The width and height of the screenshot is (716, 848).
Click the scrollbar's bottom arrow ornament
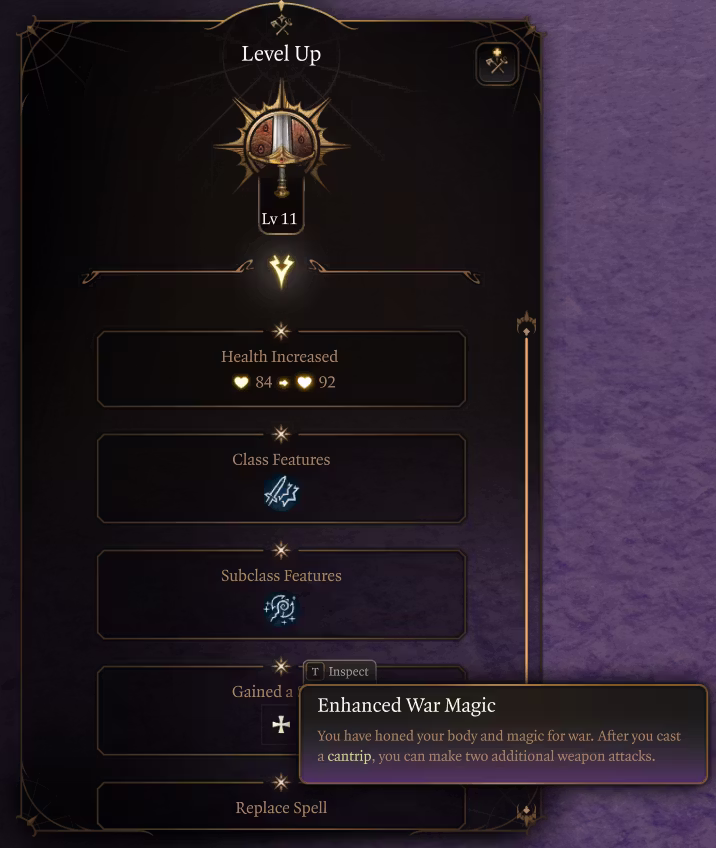pyautogui.click(x=526, y=813)
